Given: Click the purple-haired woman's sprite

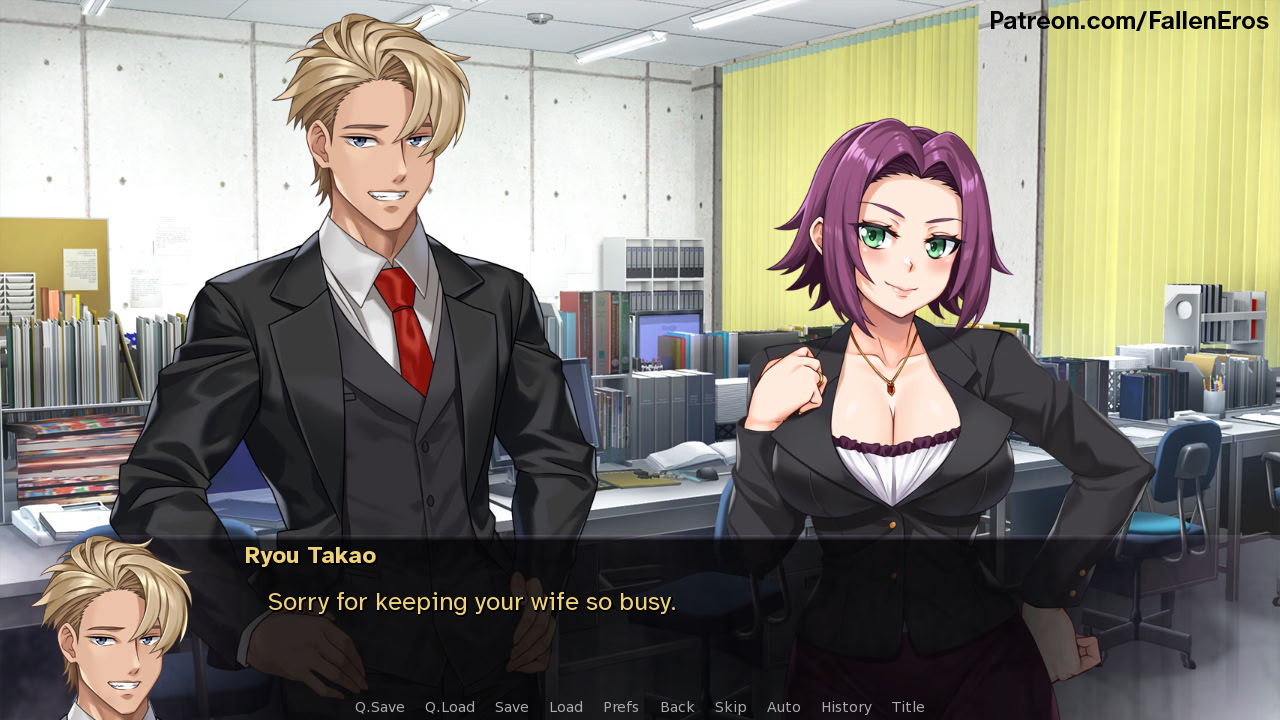Looking at the screenshot, I should point(900,350).
